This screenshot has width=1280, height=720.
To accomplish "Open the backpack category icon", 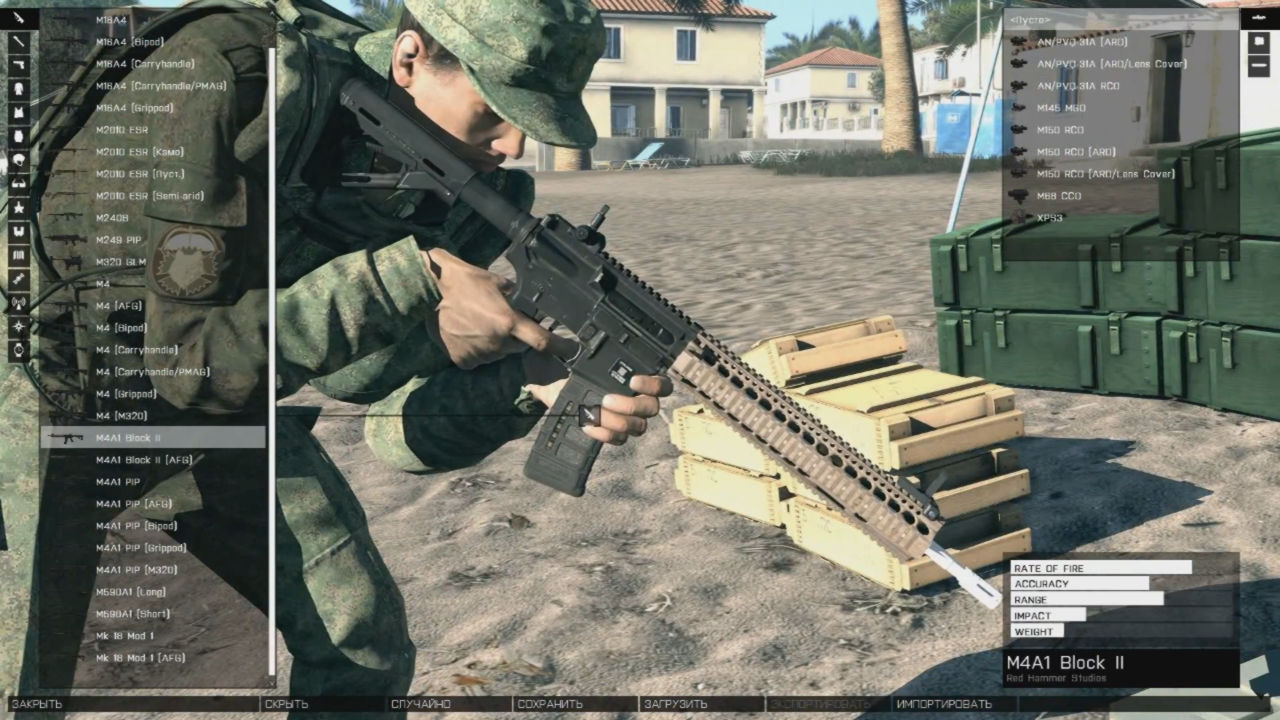I will (x=18, y=136).
